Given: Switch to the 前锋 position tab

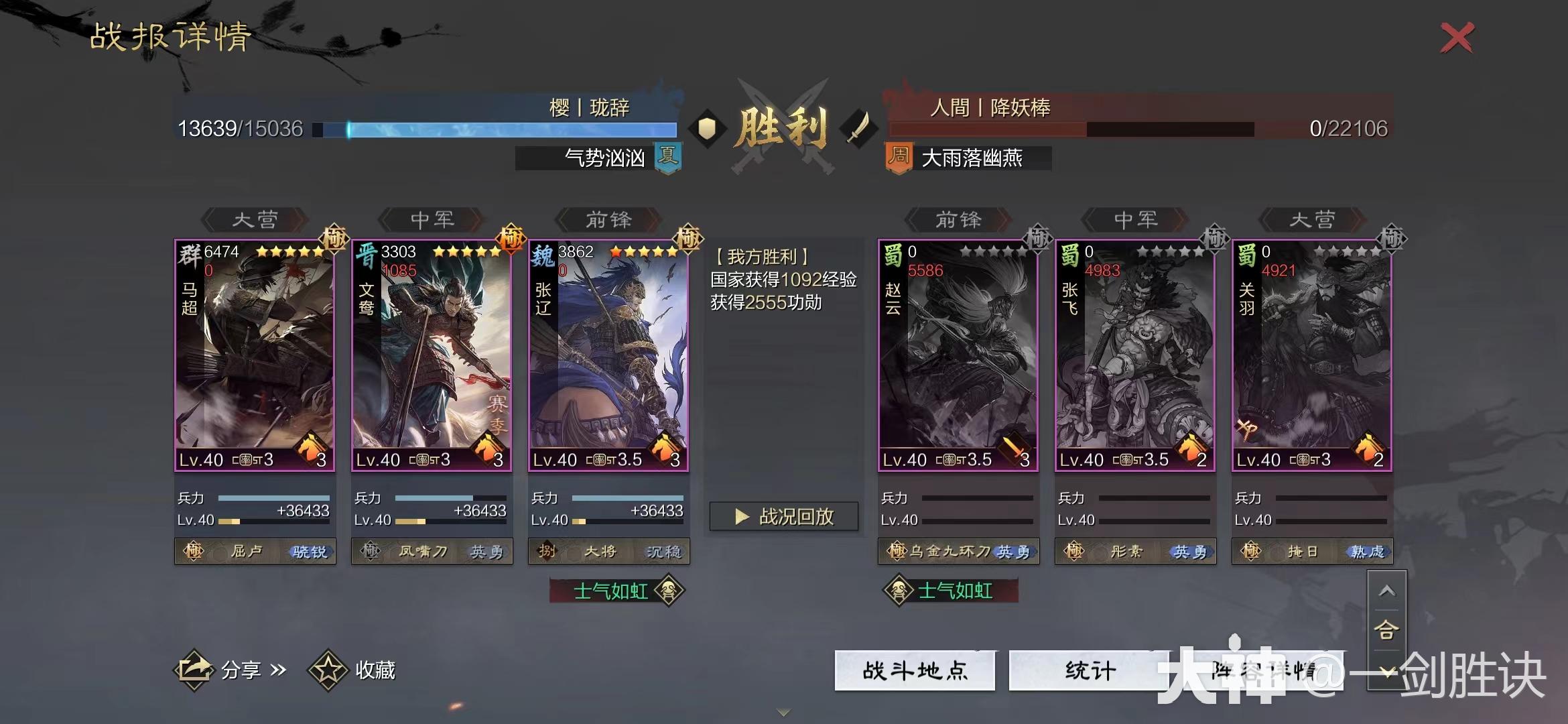Looking at the screenshot, I should (607, 219).
